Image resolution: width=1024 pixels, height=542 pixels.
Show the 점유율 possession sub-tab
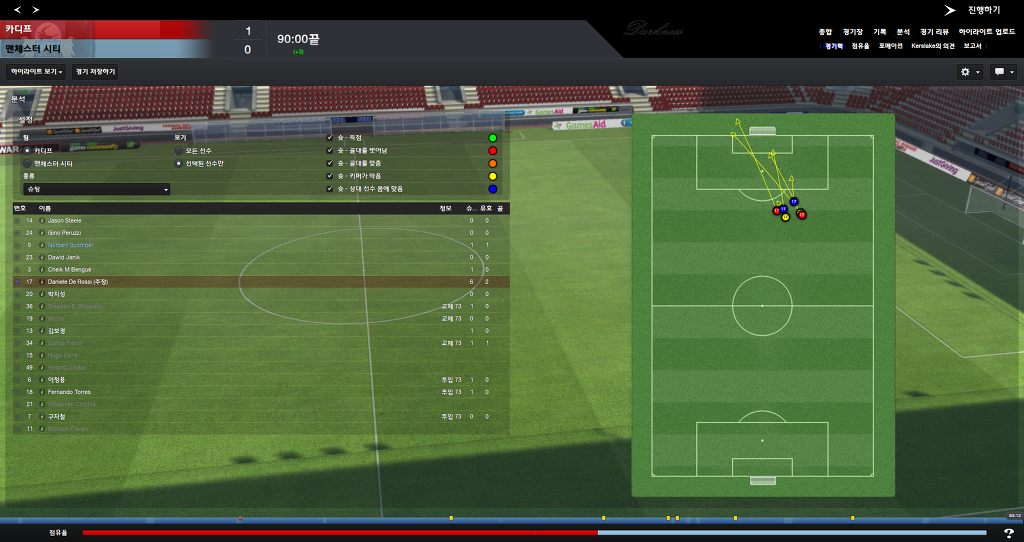[x=860, y=46]
